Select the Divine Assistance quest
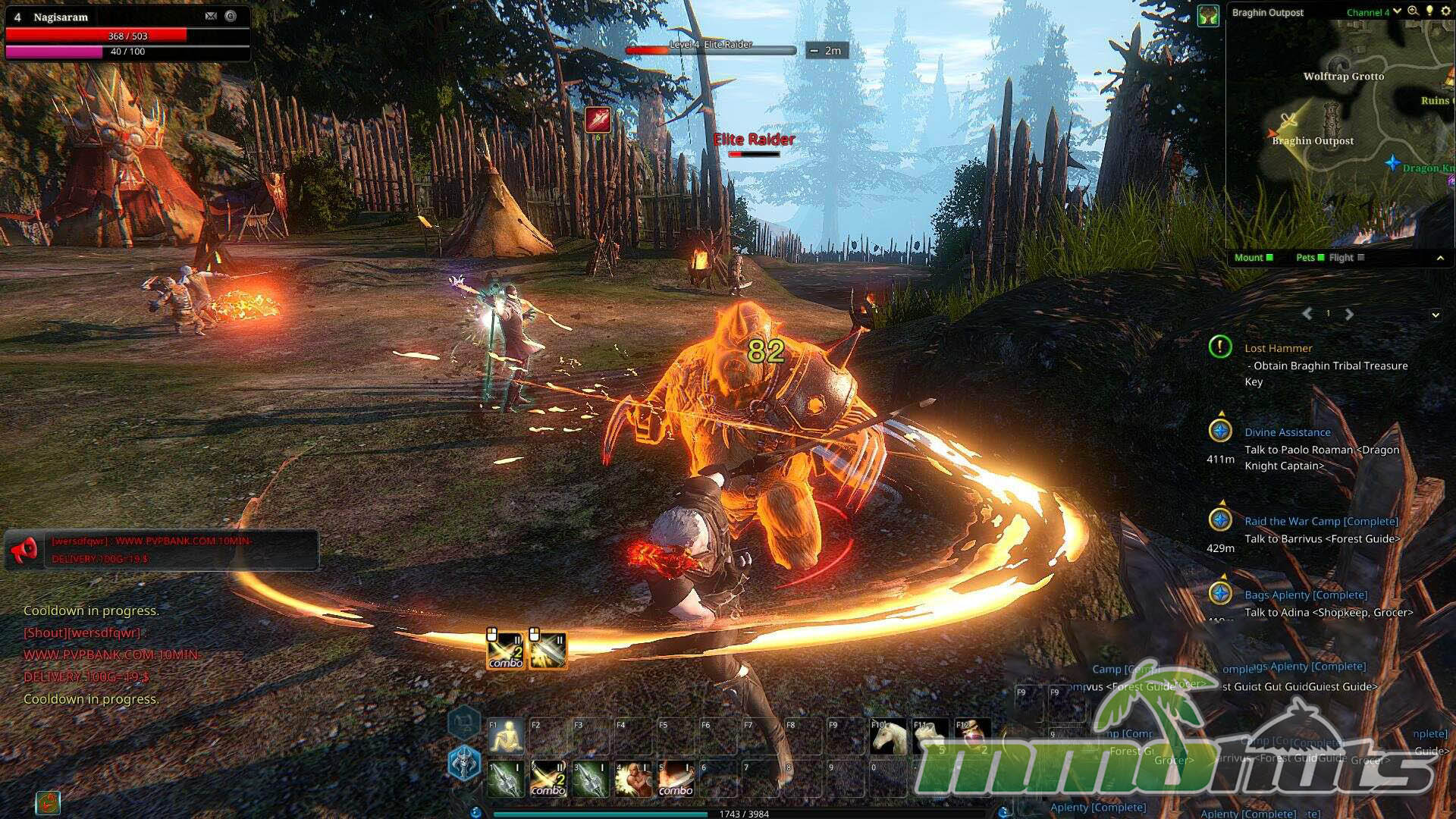Screen dimensions: 1456x819 [x=1287, y=432]
